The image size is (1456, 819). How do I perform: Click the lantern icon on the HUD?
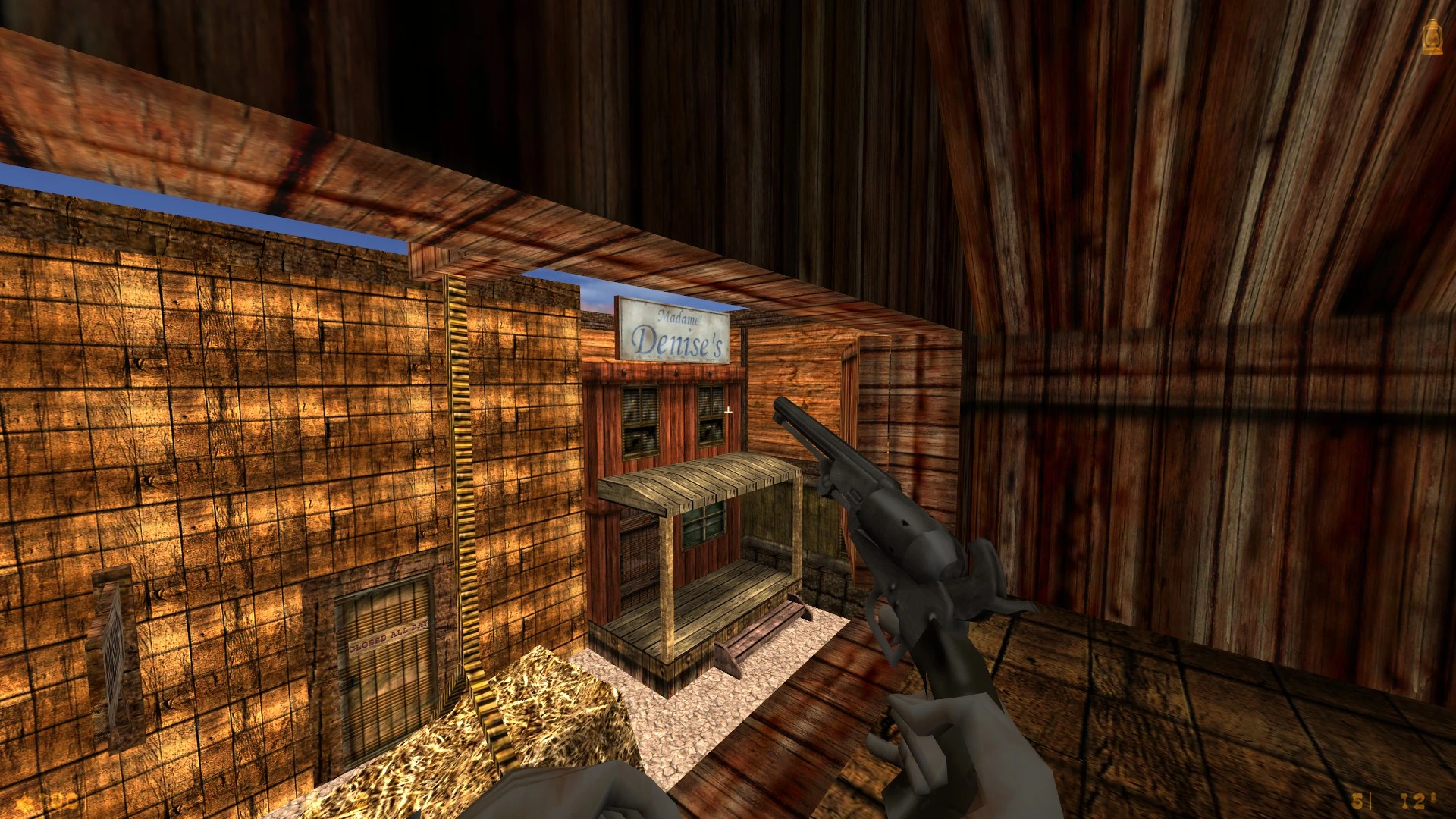coord(1432,37)
